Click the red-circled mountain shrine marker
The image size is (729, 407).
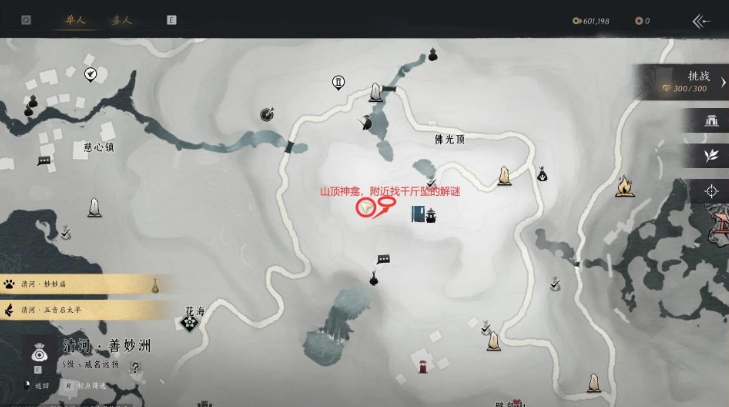pyautogui.click(x=366, y=208)
